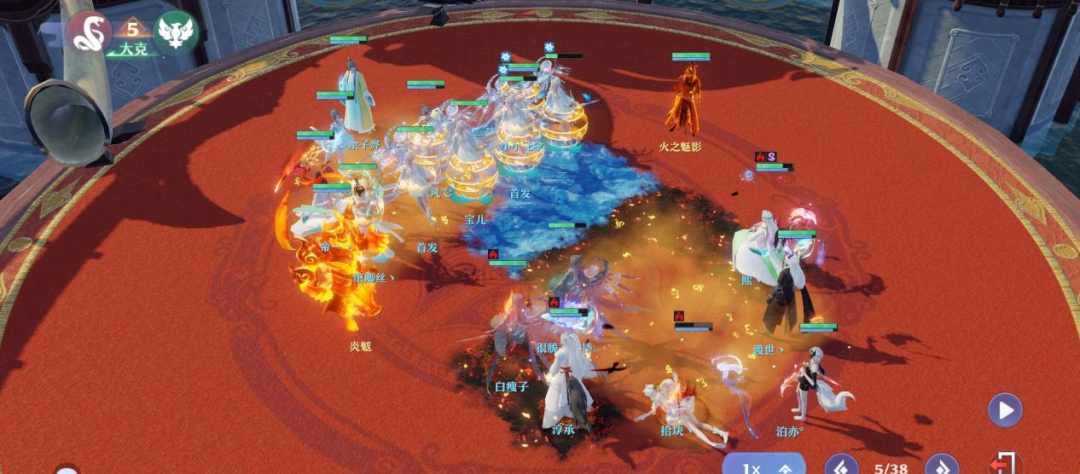The height and width of the screenshot is (474, 1080).
Task: Go back to the previous round
Action: coord(841,465)
